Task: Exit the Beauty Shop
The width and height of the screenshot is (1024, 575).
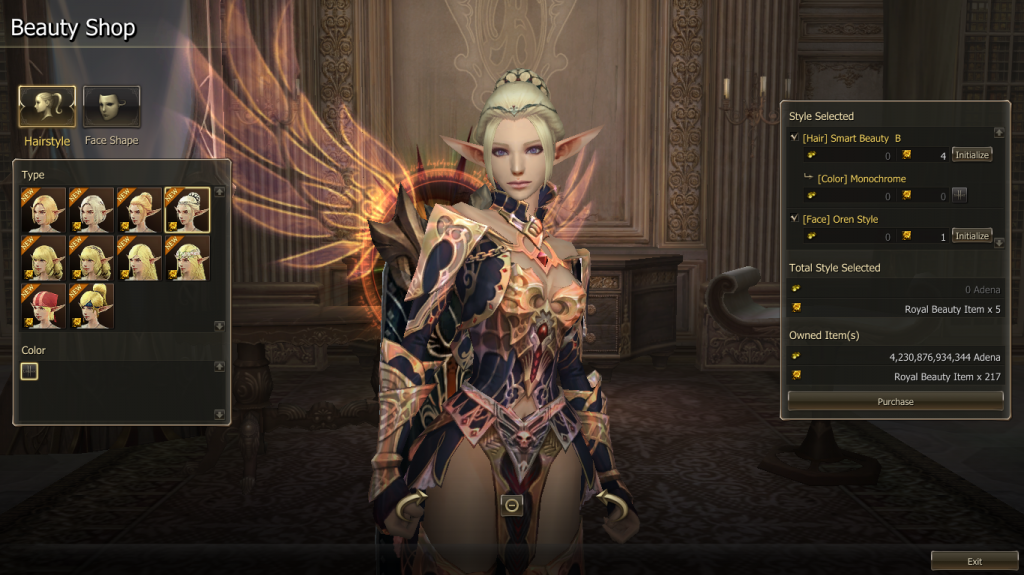Action: 974,561
